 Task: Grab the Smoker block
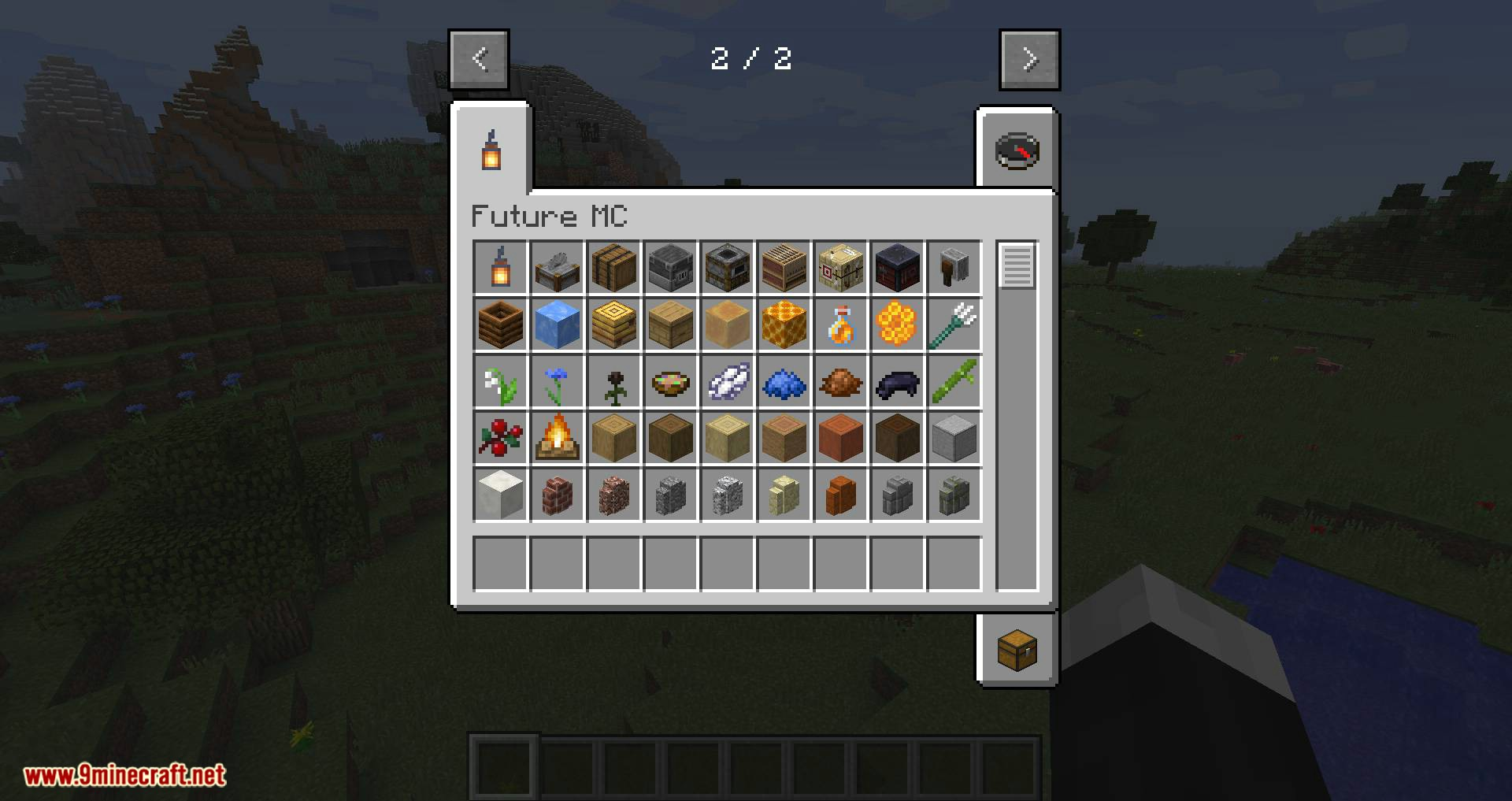click(728, 268)
